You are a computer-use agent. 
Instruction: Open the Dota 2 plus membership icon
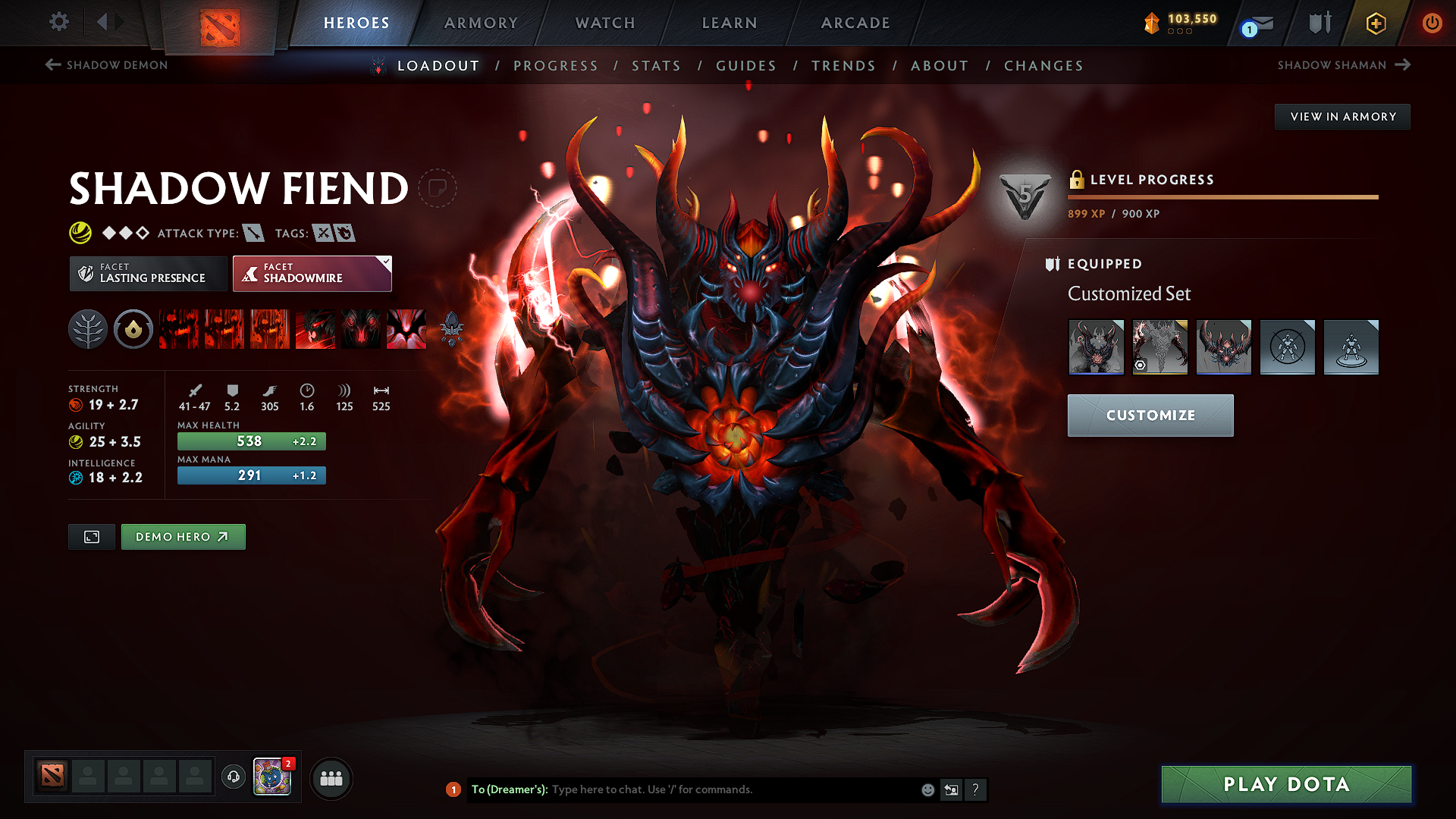pos(1375,23)
